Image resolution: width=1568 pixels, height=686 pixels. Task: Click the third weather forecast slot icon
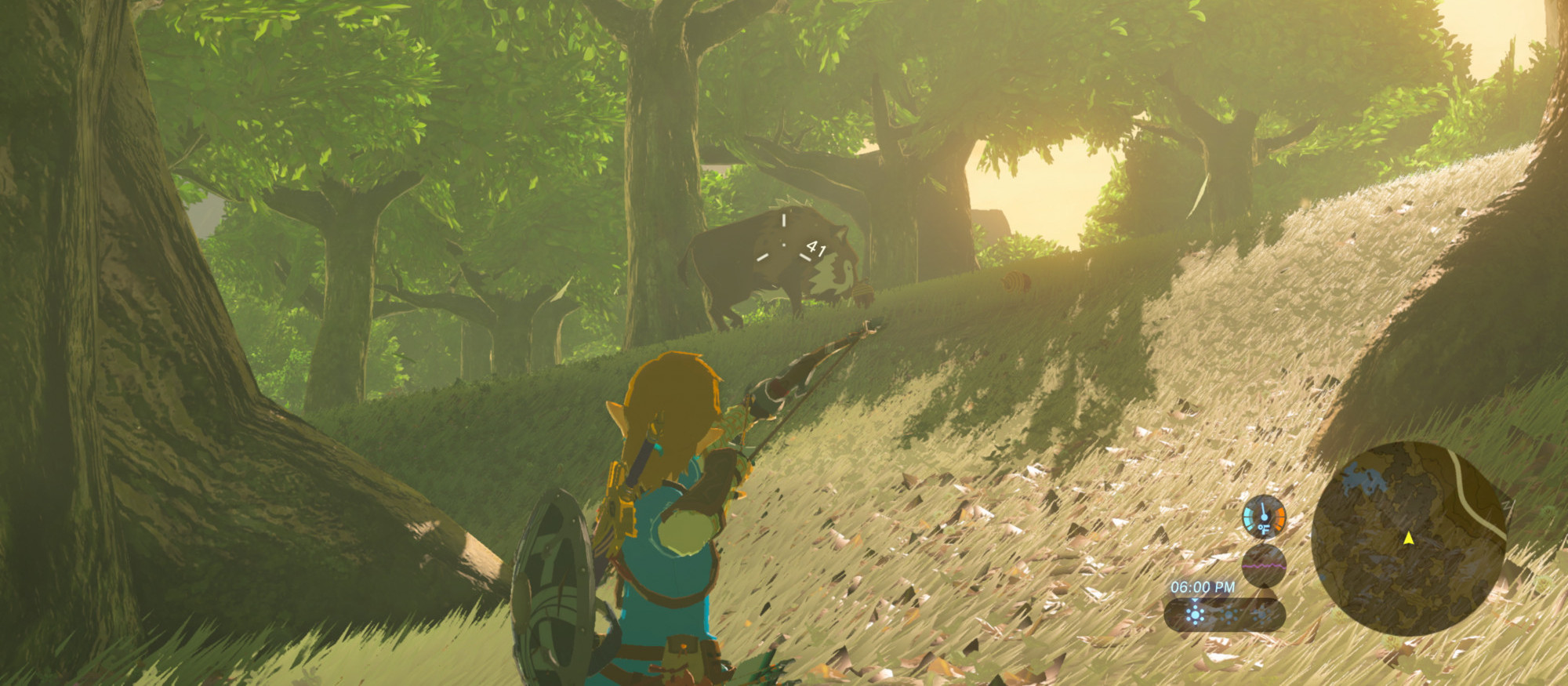coord(1260,615)
